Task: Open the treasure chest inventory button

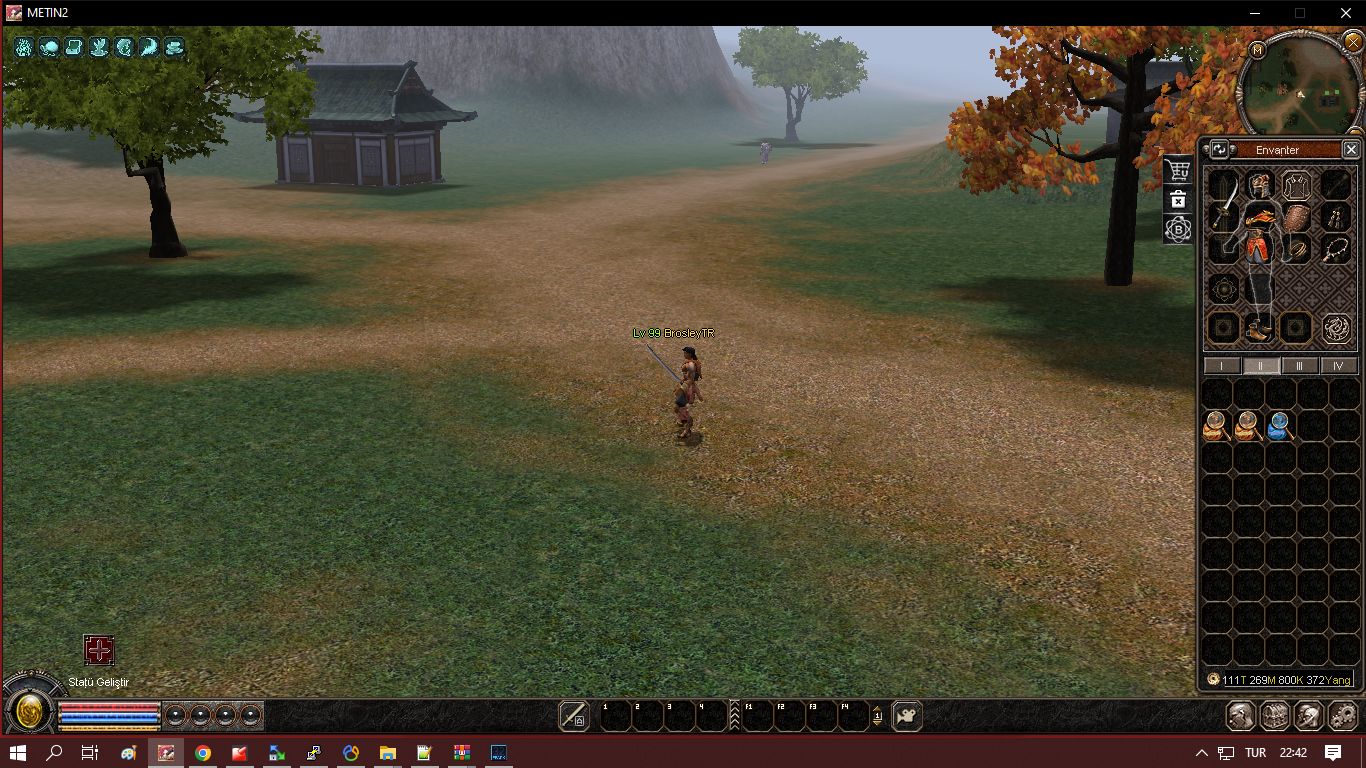Action: pyautogui.click(x=1274, y=715)
